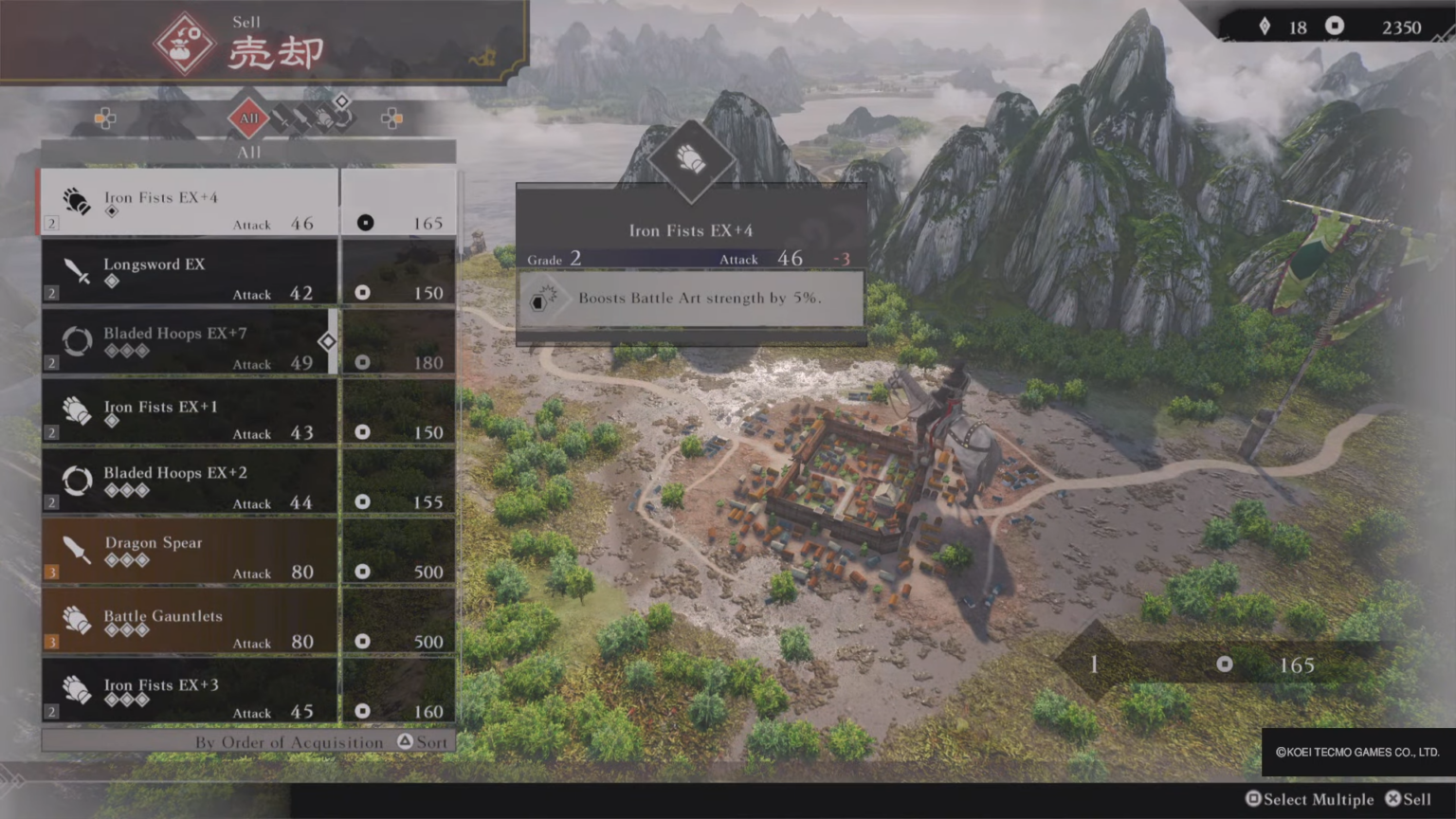Choose the Dragon Spear to sell
Viewport: 1456px width, 819px height.
[x=190, y=552]
